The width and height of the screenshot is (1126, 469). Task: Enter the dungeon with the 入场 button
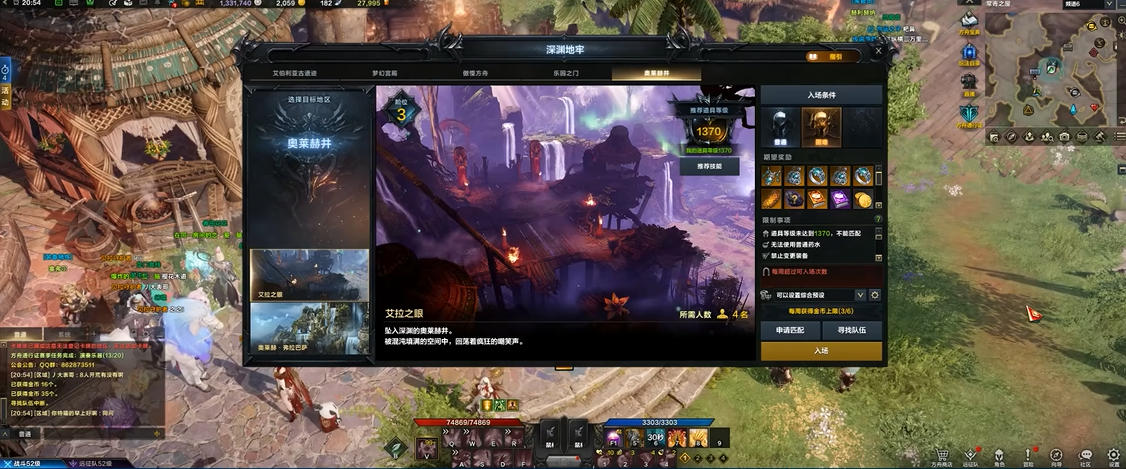821,350
